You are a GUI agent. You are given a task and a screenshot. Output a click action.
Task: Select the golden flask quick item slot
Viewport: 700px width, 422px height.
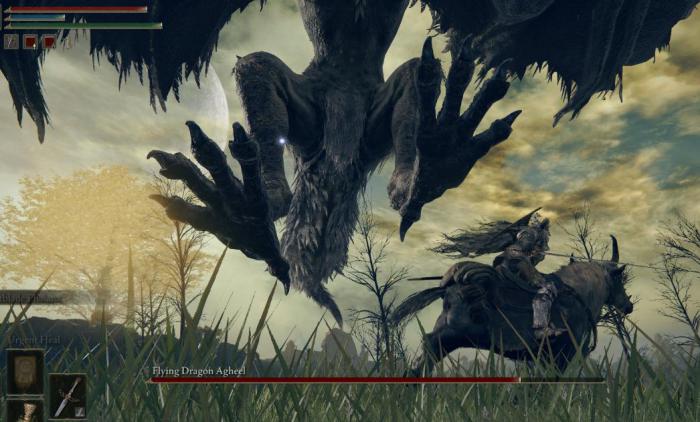click(25, 411)
